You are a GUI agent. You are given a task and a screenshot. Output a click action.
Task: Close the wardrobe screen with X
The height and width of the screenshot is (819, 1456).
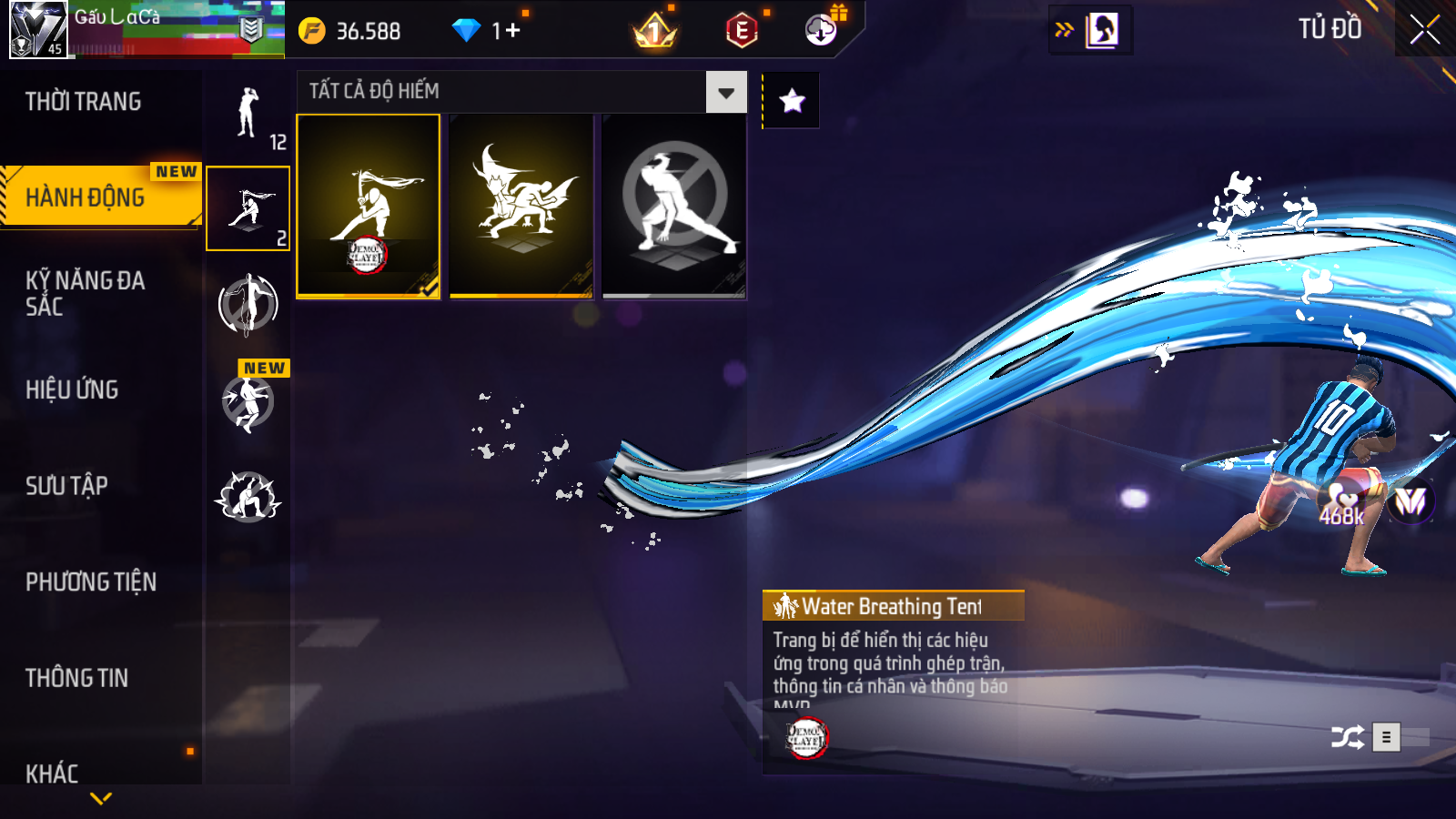click(x=1424, y=30)
